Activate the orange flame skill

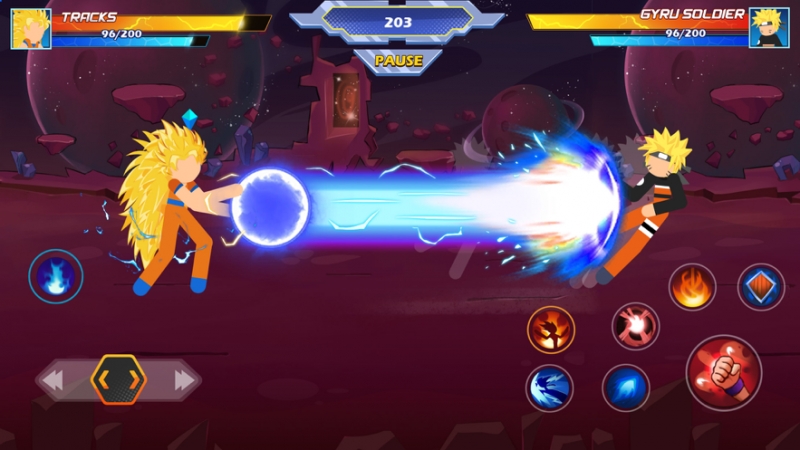pyautogui.click(x=691, y=287)
